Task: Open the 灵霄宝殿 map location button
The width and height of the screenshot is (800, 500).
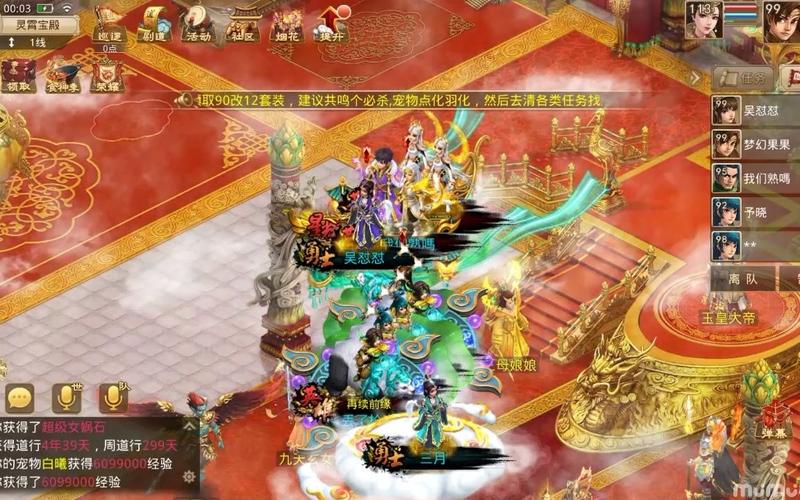Action: point(39,24)
